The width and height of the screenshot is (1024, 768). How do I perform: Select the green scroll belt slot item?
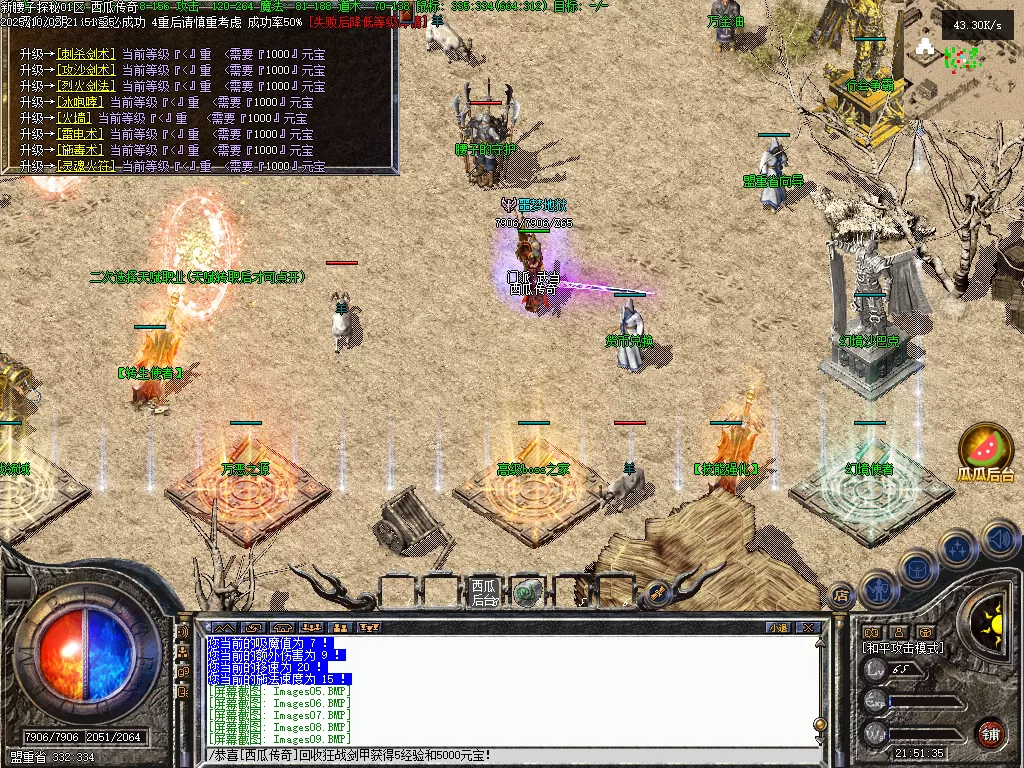click(x=527, y=592)
